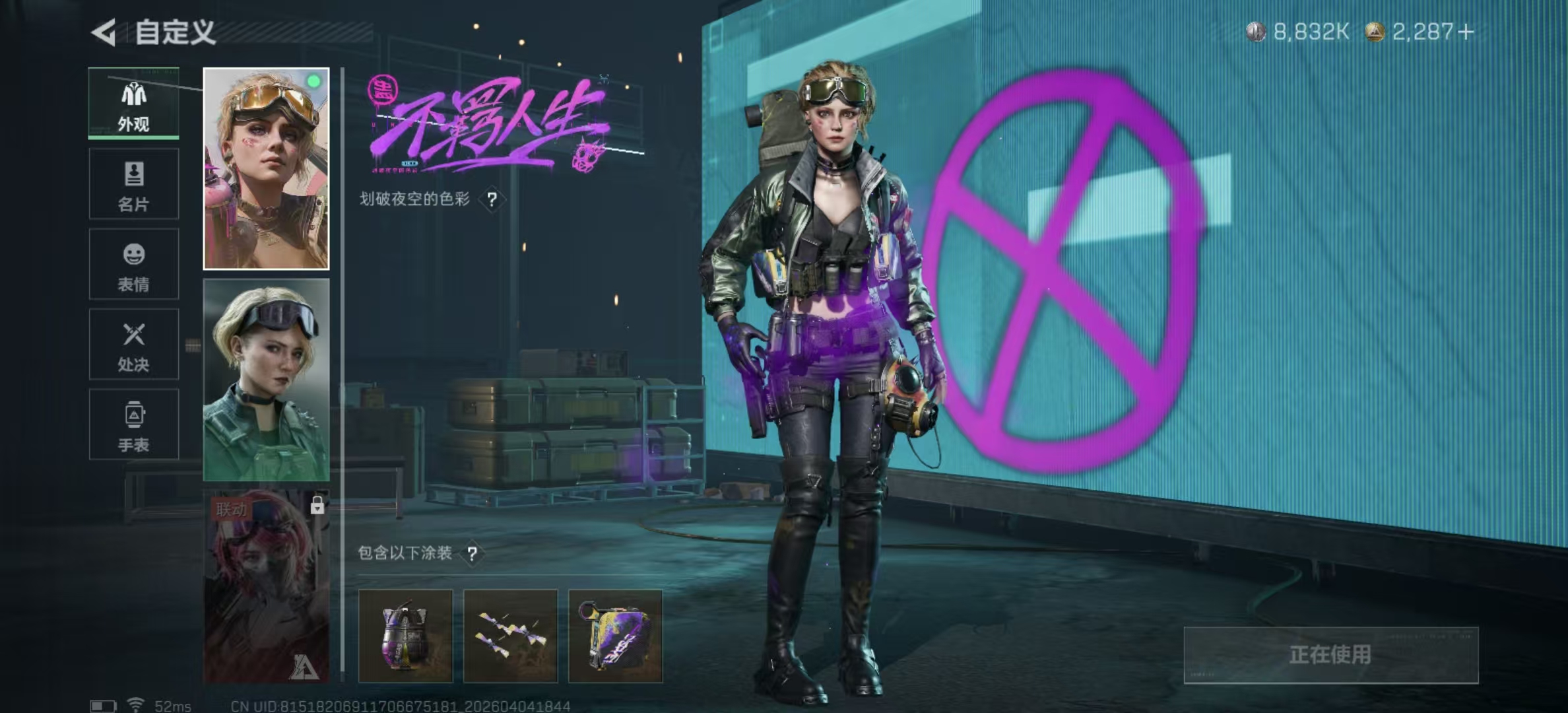Select the skin portrait with gold goggles
This screenshot has height=713, width=1568.
pos(266,169)
